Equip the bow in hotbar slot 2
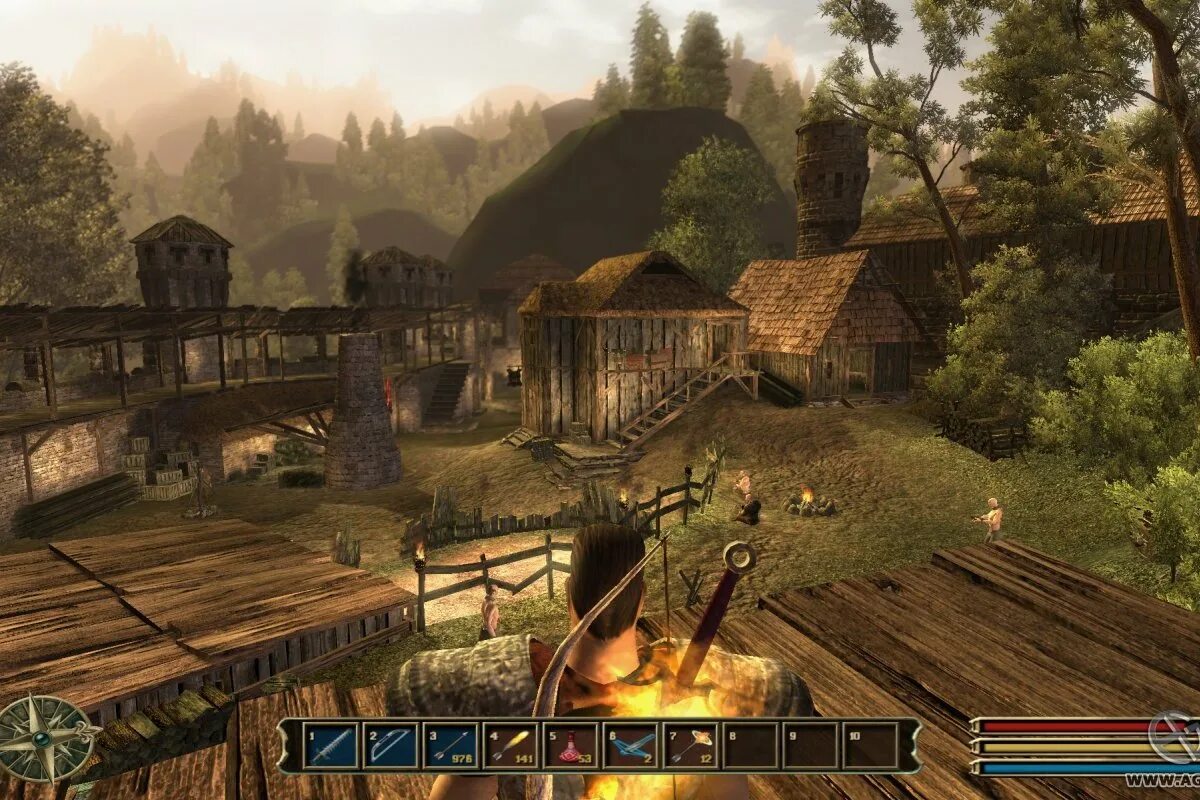Screen dimensions: 1200x800 coord(391,746)
